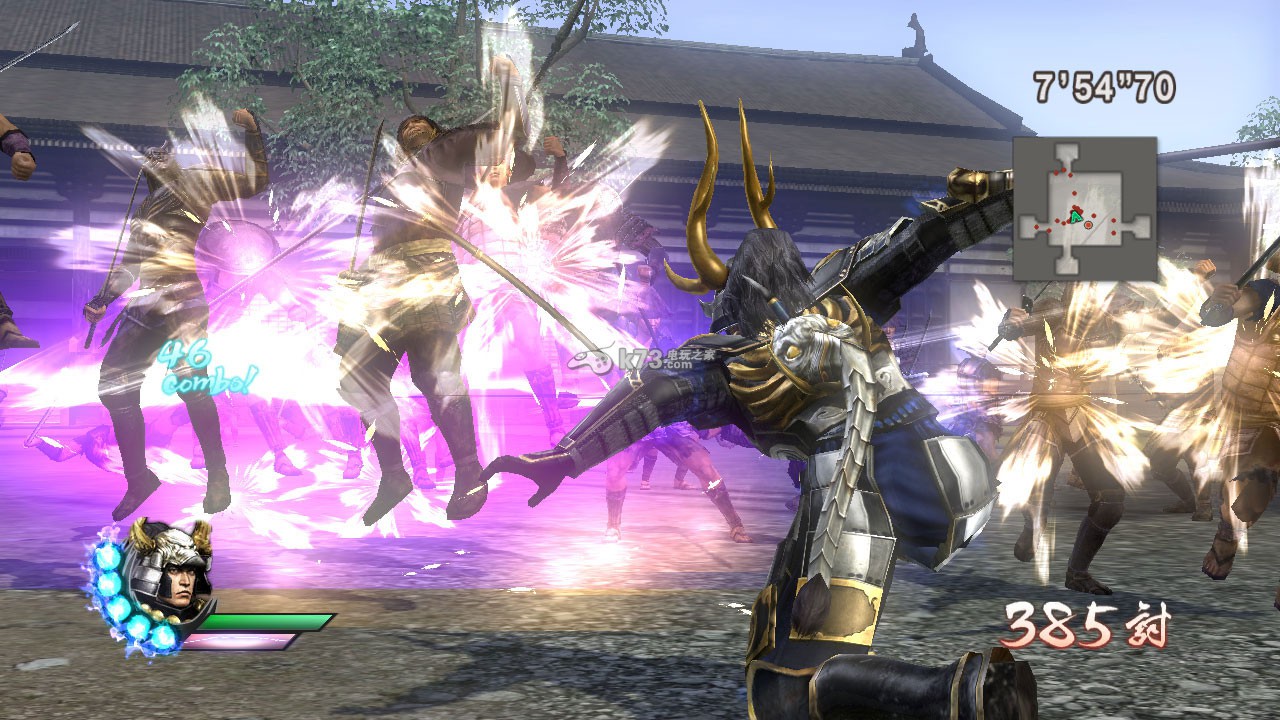Expand the mission timer display
Image resolution: width=1280 pixels, height=720 pixels.
[x=1106, y=88]
